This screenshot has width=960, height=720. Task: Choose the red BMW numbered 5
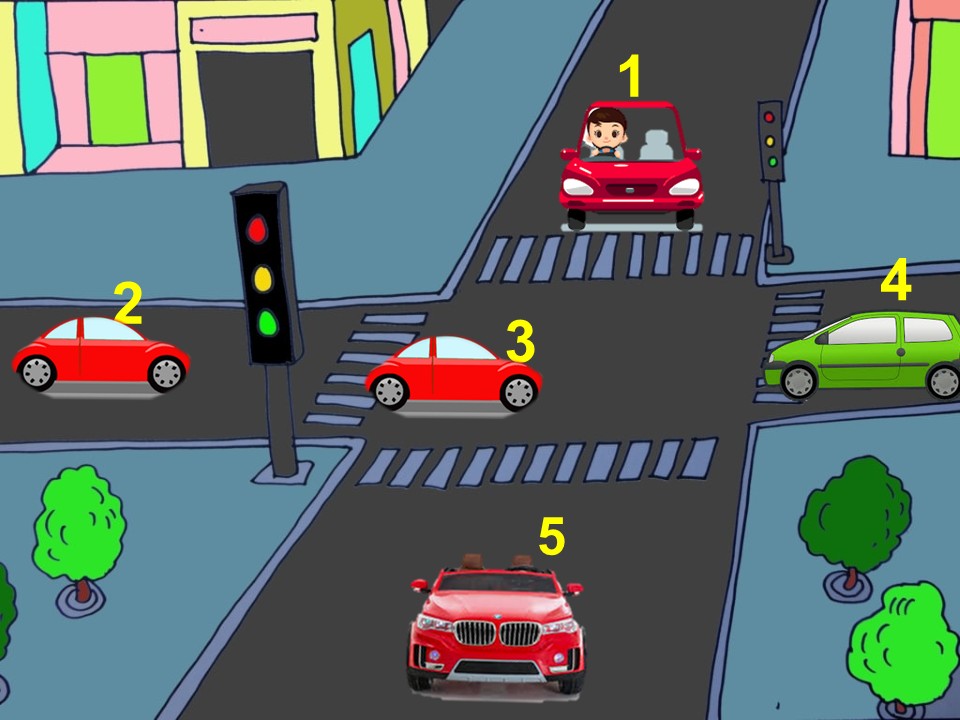coord(496,629)
